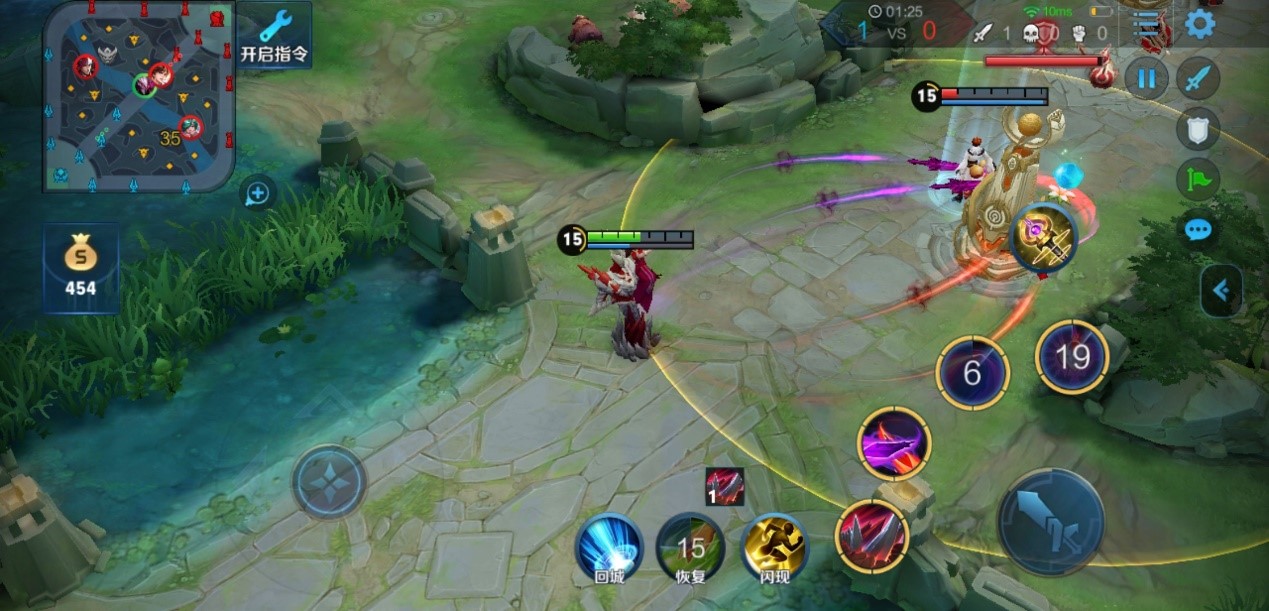Open the settings gear menu
The height and width of the screenshot is (611, 1269).
[x=1200, y=23]
